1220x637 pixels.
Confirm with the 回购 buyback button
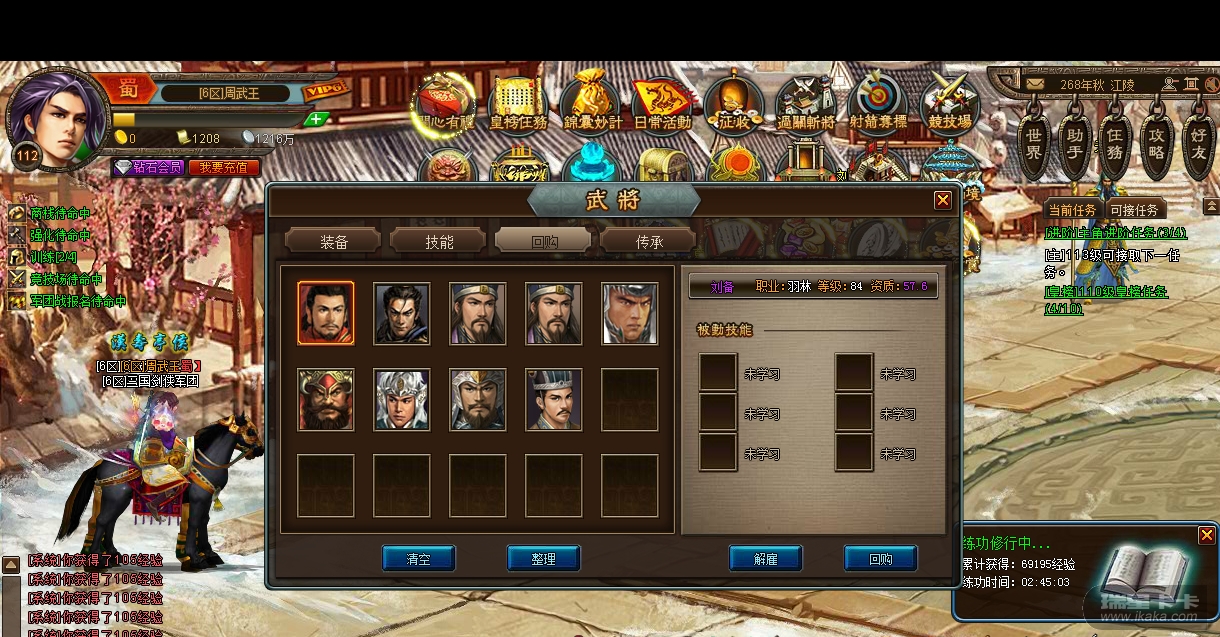(x=880, y=559)
